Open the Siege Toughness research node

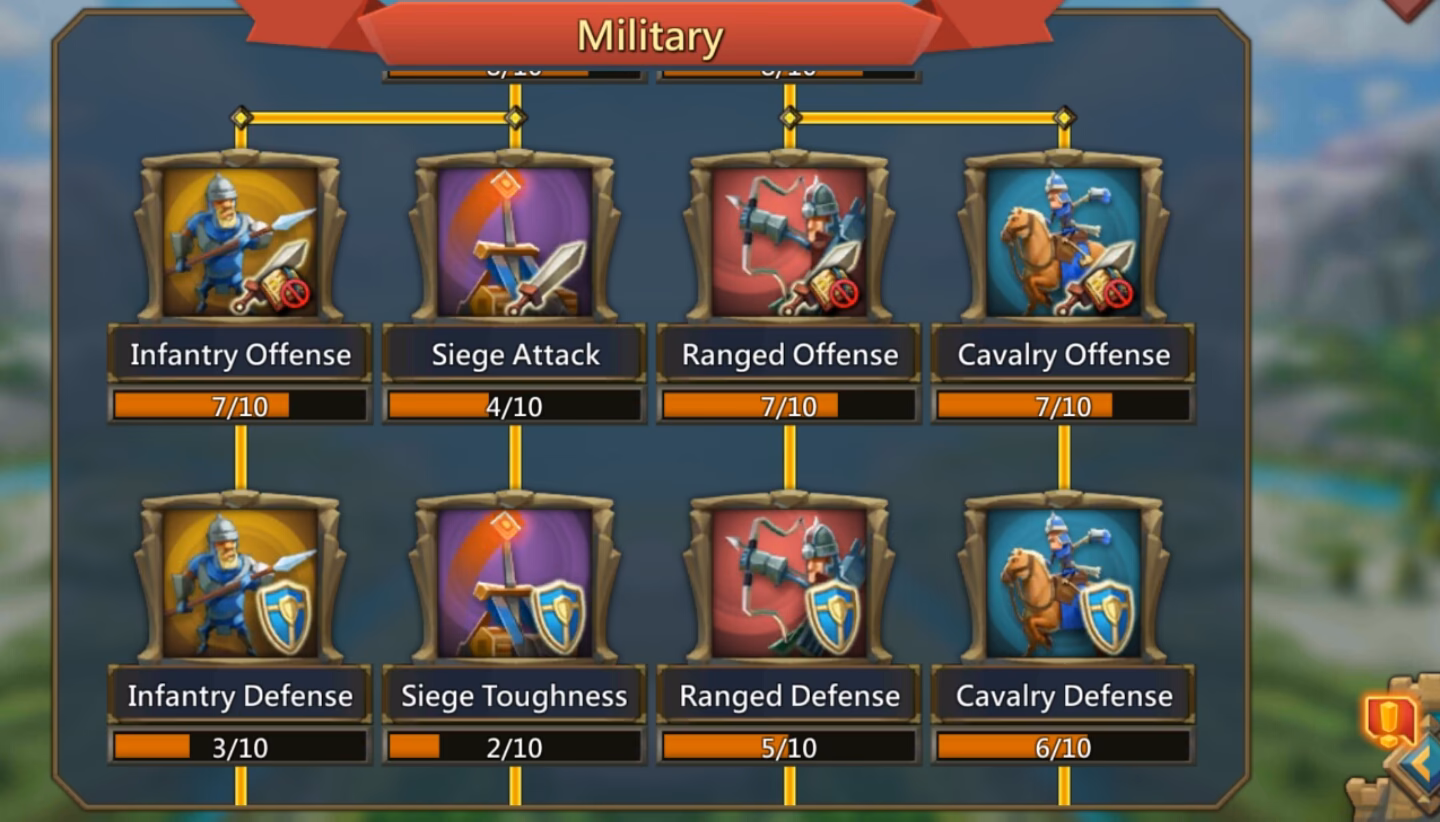[x=512, y=580]
